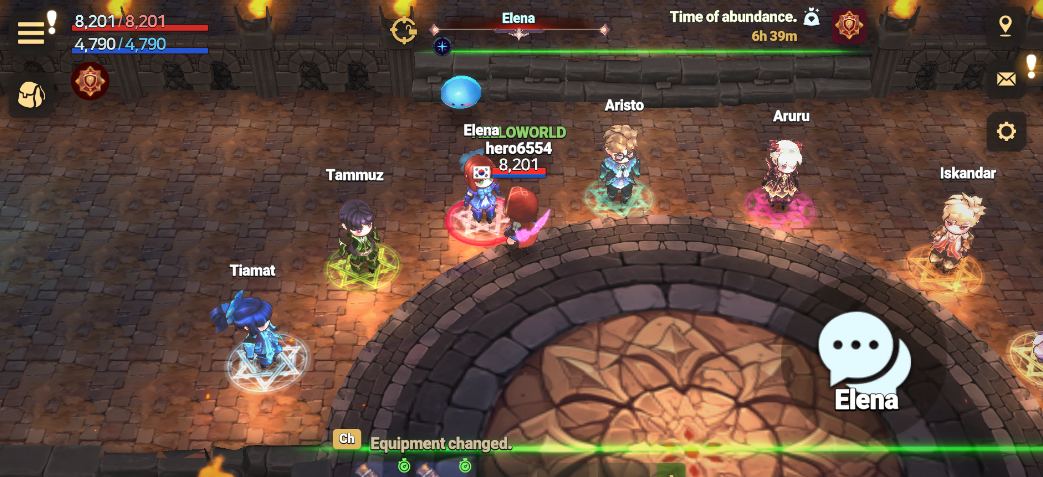Open the Ch chat channel button
This screenshot has width=1043, height=477.
coord(347,439)
